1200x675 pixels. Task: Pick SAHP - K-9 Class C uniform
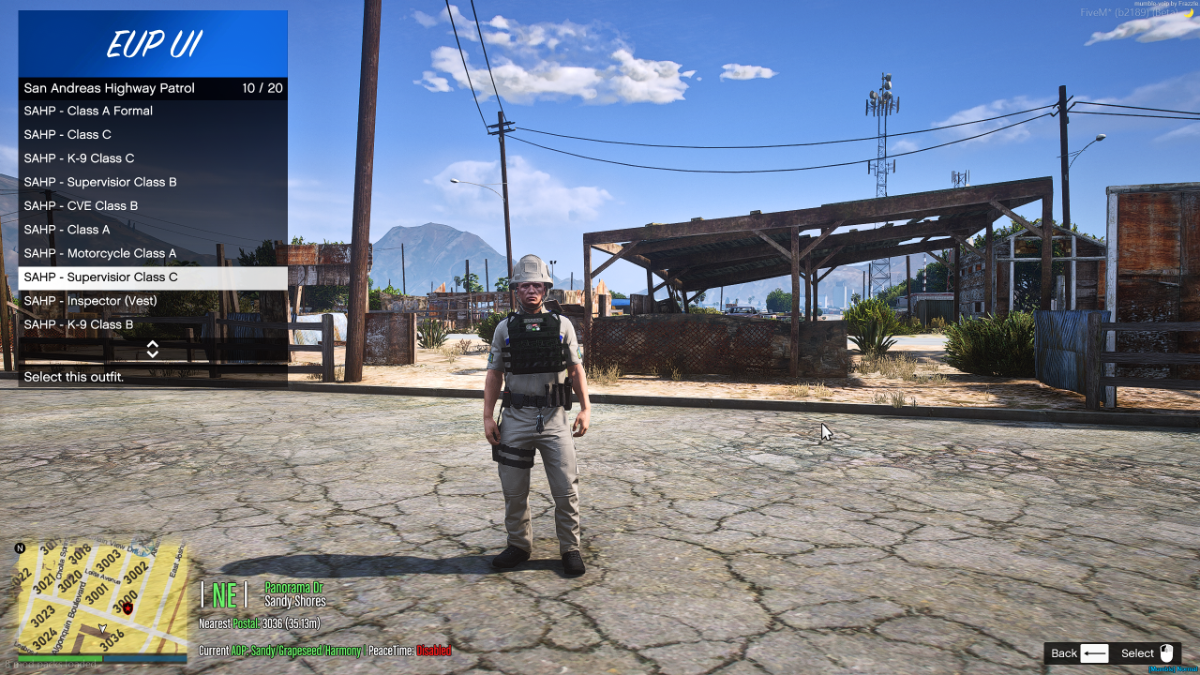coord(152,158)
